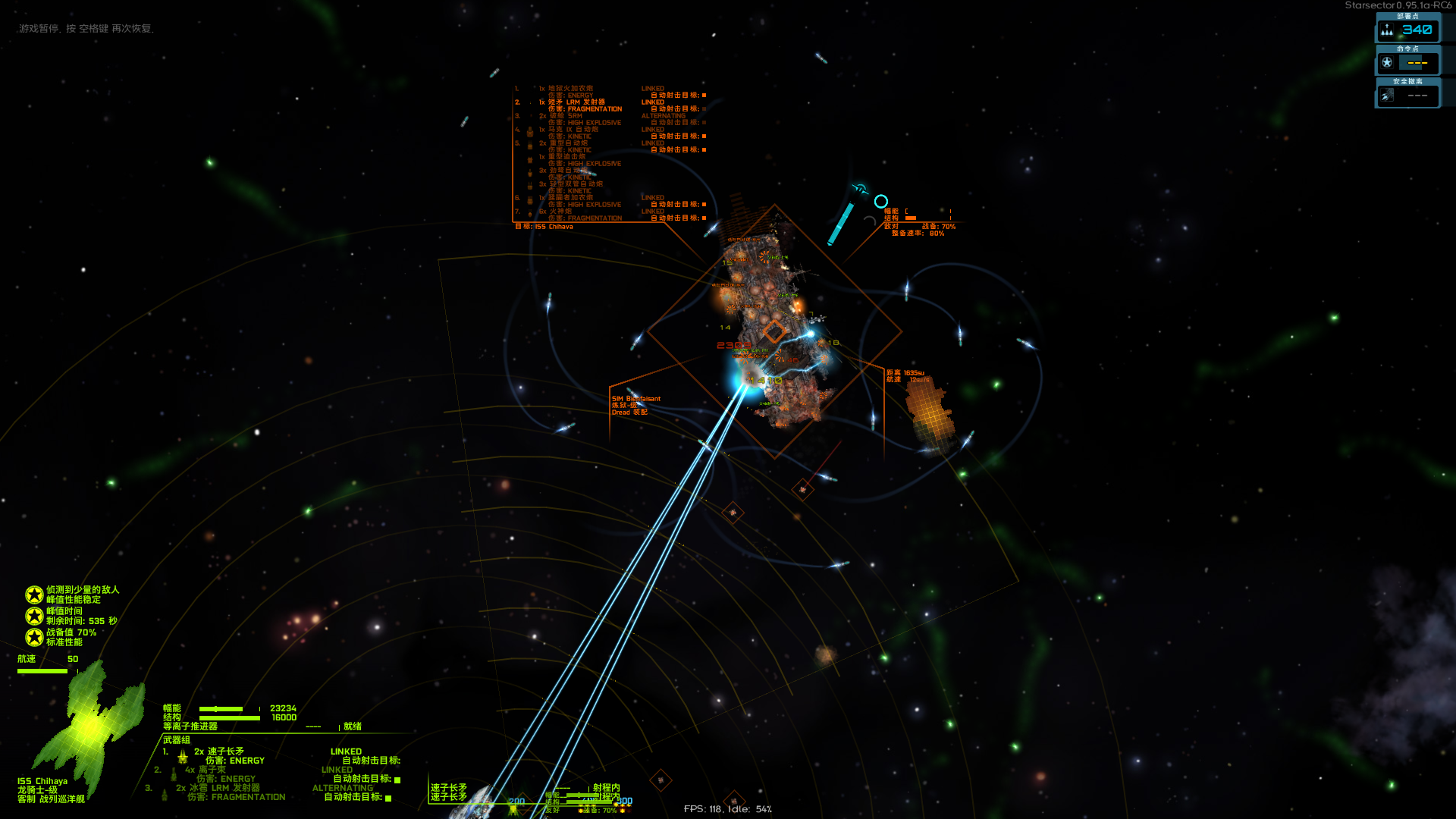Click the 重型迫击炮 weapon icon
The image size is (1456, 819).
[530, 159]
